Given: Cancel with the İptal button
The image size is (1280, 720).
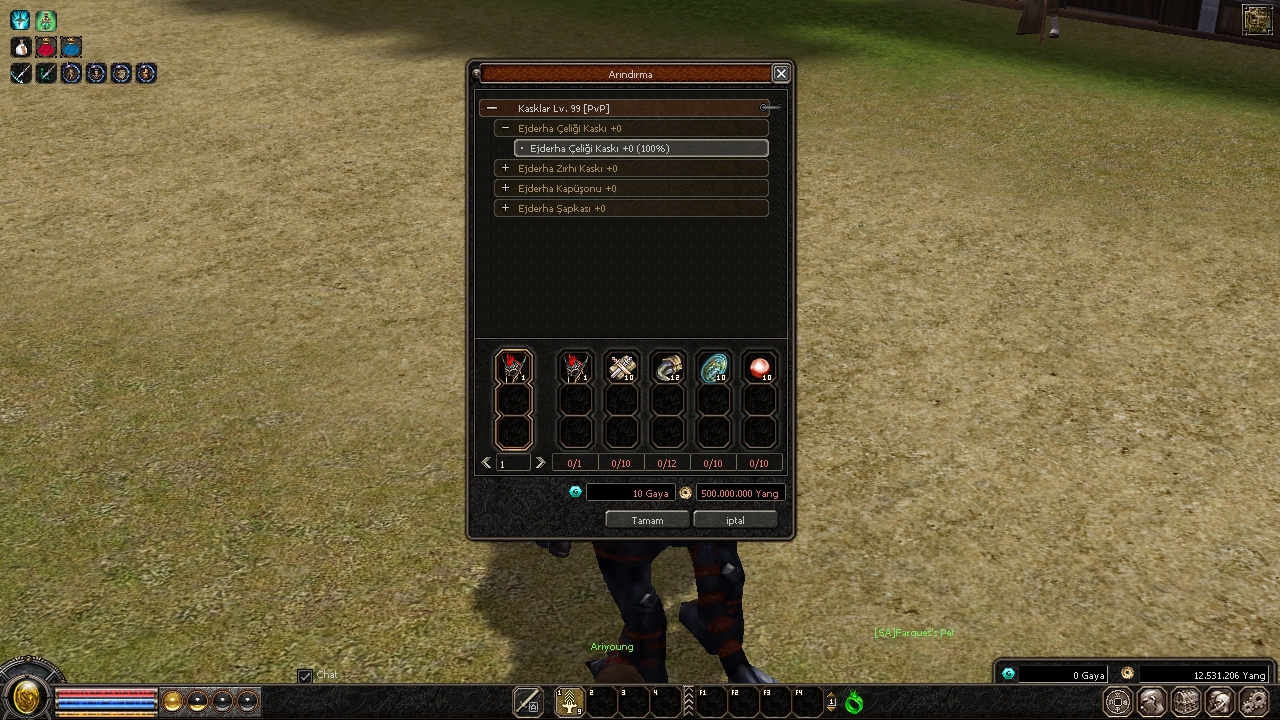Looking at the screenshot, I should (735, 520).
